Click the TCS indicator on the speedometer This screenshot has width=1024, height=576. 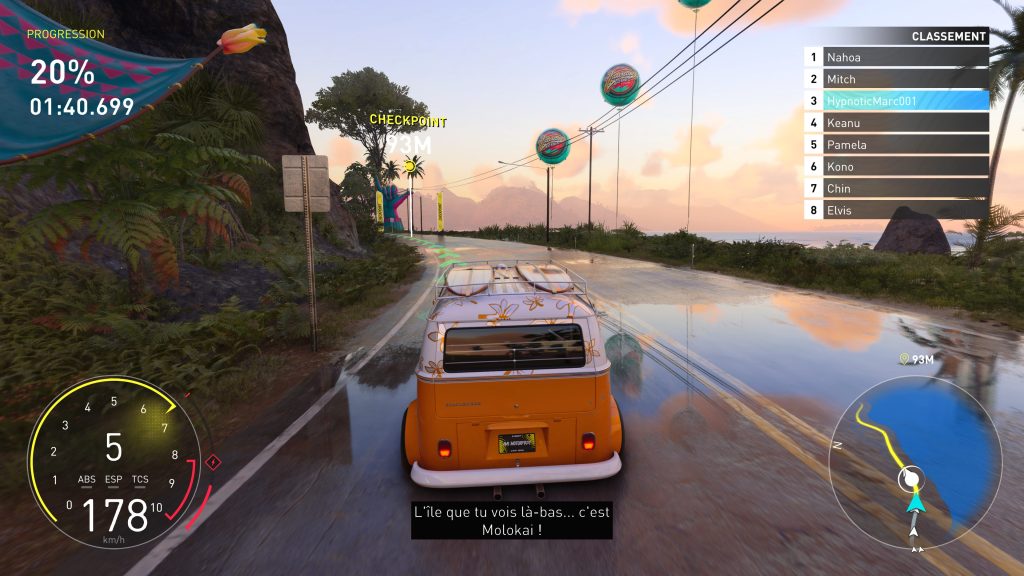click(x=141, y=479)
